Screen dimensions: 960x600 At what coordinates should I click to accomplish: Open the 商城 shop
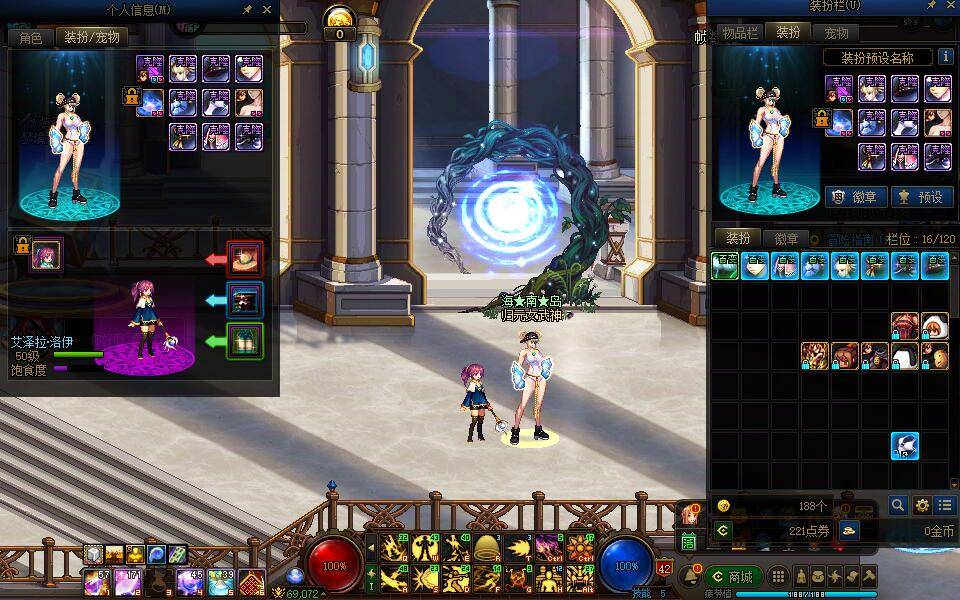(733, 576)
